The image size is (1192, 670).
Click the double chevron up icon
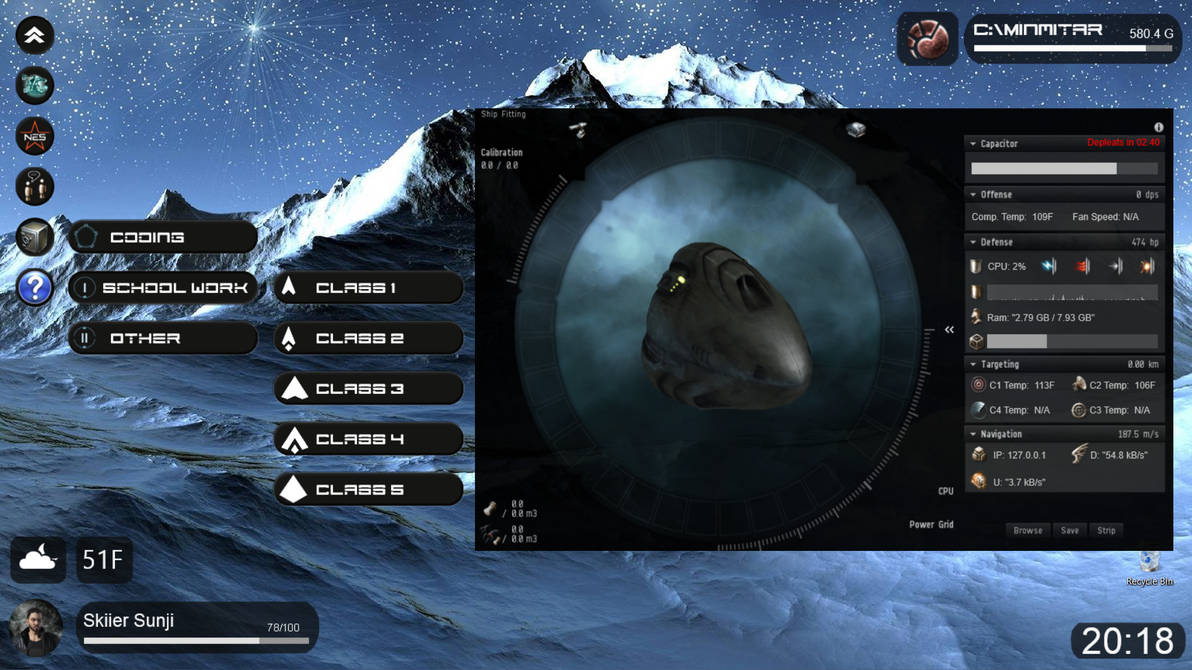[x=34, y=36]
